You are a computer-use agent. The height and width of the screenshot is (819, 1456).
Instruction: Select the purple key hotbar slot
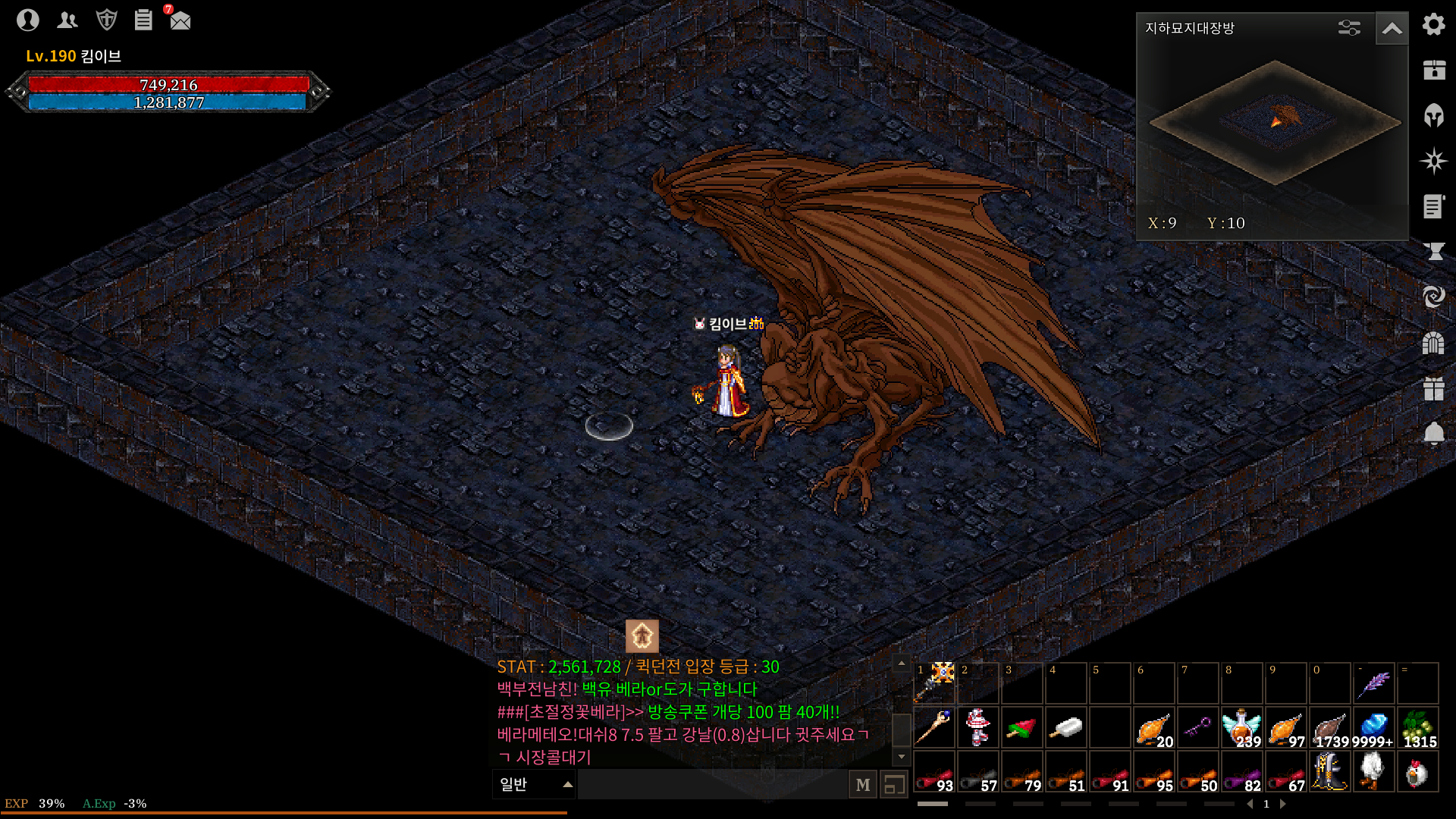[x=1197, y=728]
